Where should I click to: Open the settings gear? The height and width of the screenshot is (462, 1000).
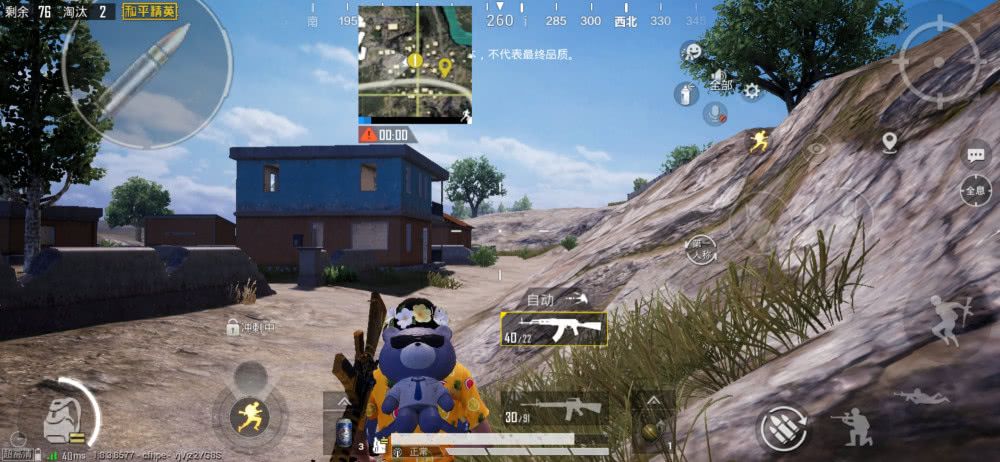[x=751, y=92]
